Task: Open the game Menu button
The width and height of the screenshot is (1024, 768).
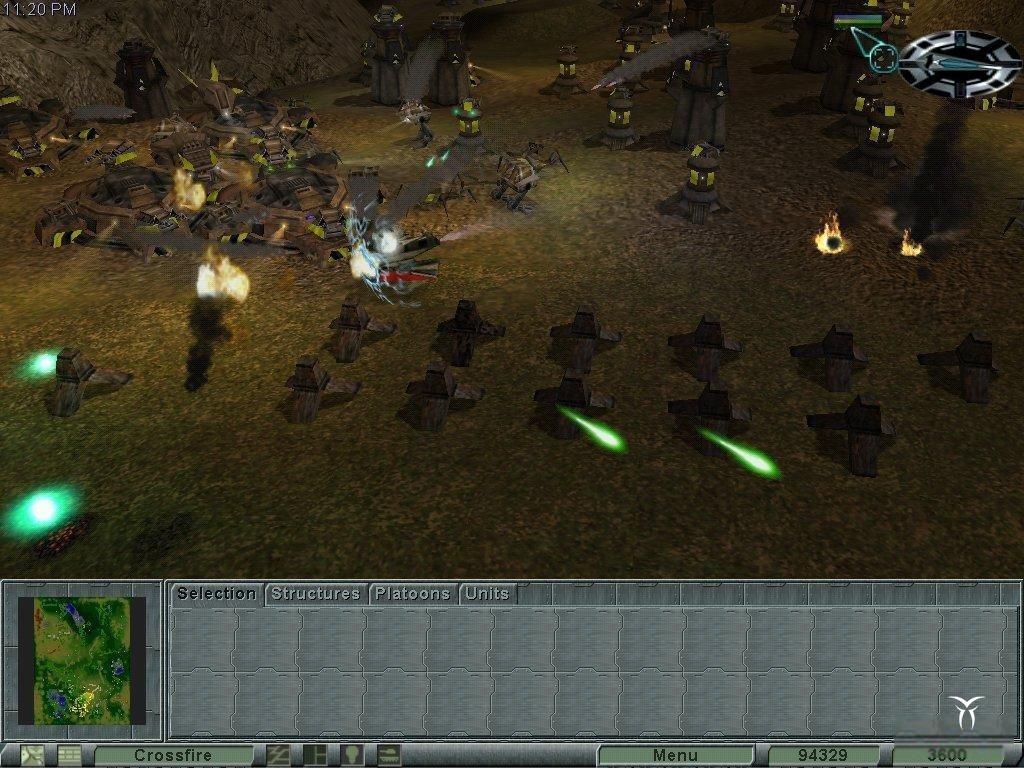Action: coord(675,755)
